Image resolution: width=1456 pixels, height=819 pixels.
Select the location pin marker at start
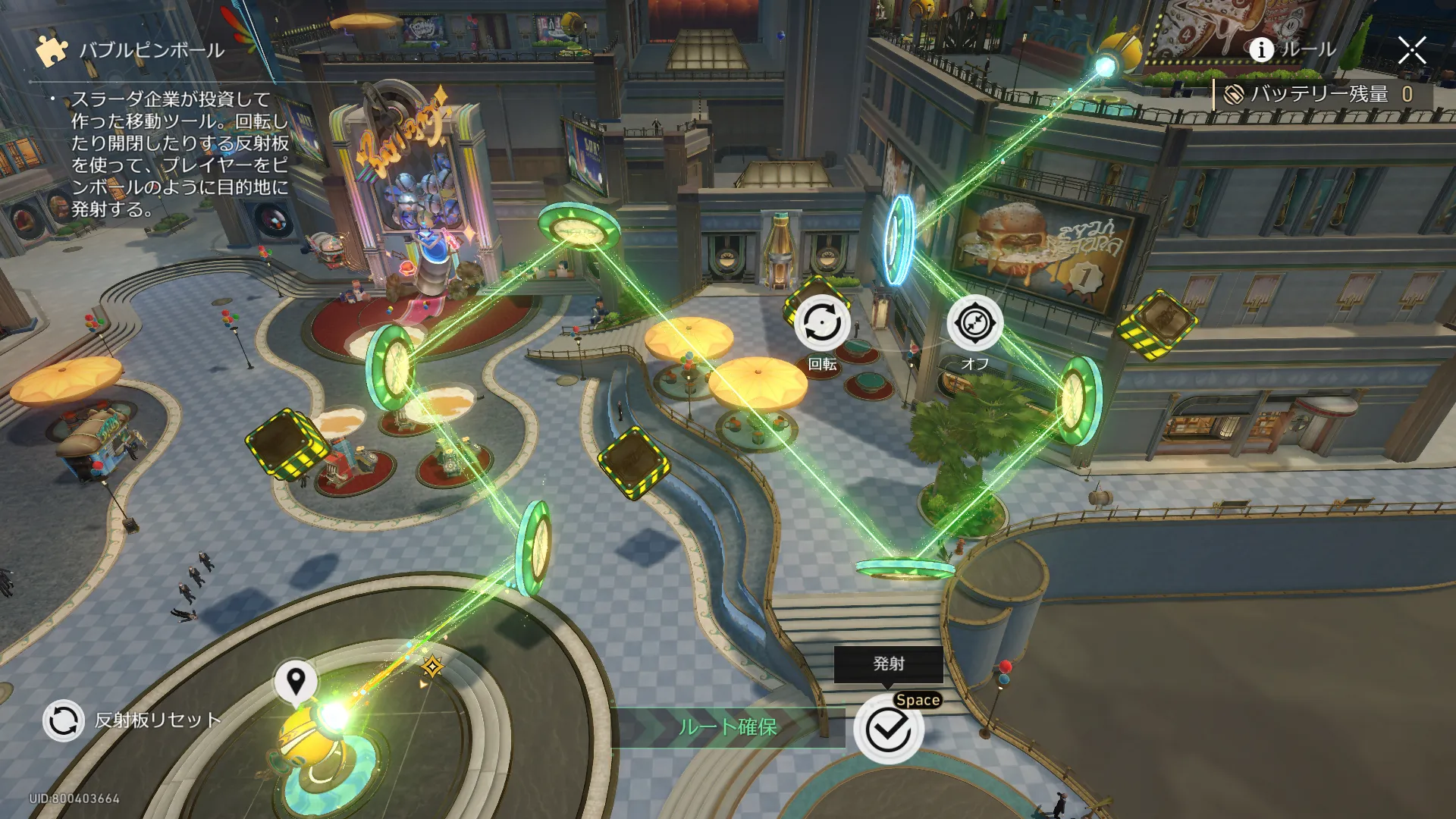point(296,679)
